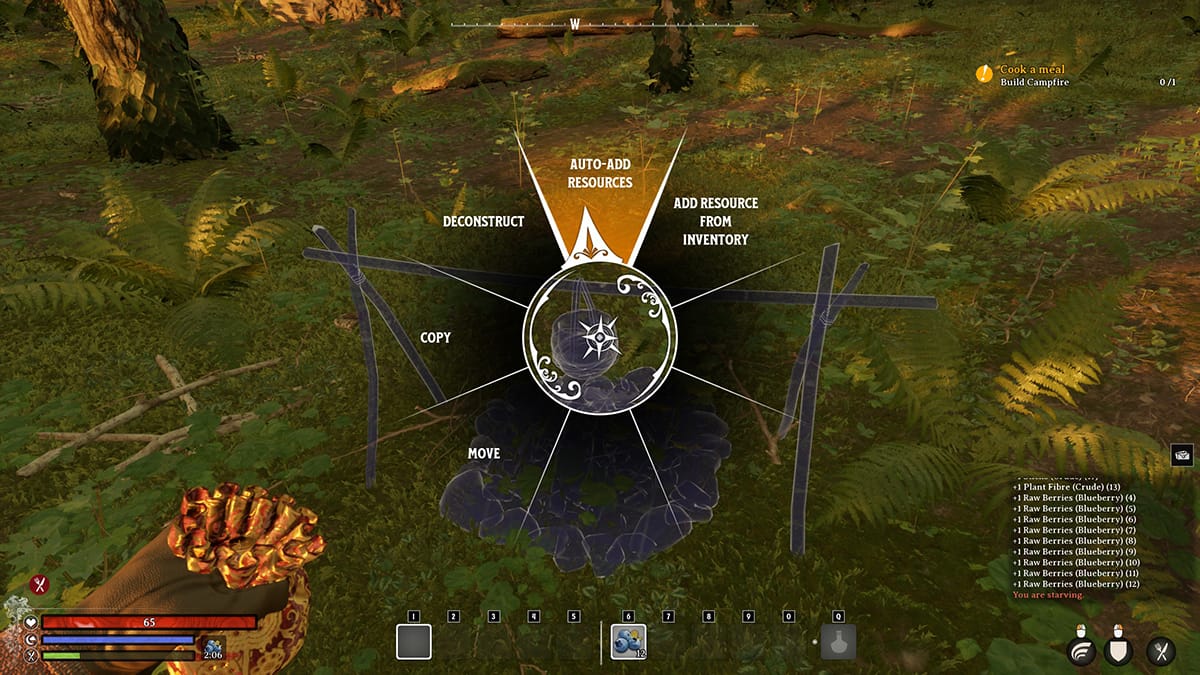Select Add Resource From Inventory option

tap(715, 221)
